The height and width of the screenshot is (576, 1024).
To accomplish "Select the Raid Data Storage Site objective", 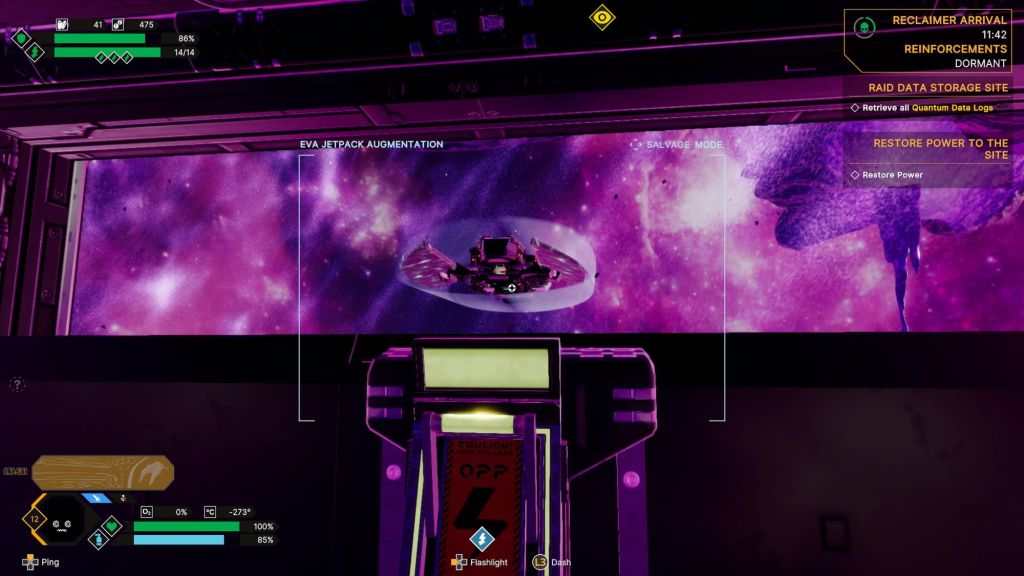I will (937, 88).
